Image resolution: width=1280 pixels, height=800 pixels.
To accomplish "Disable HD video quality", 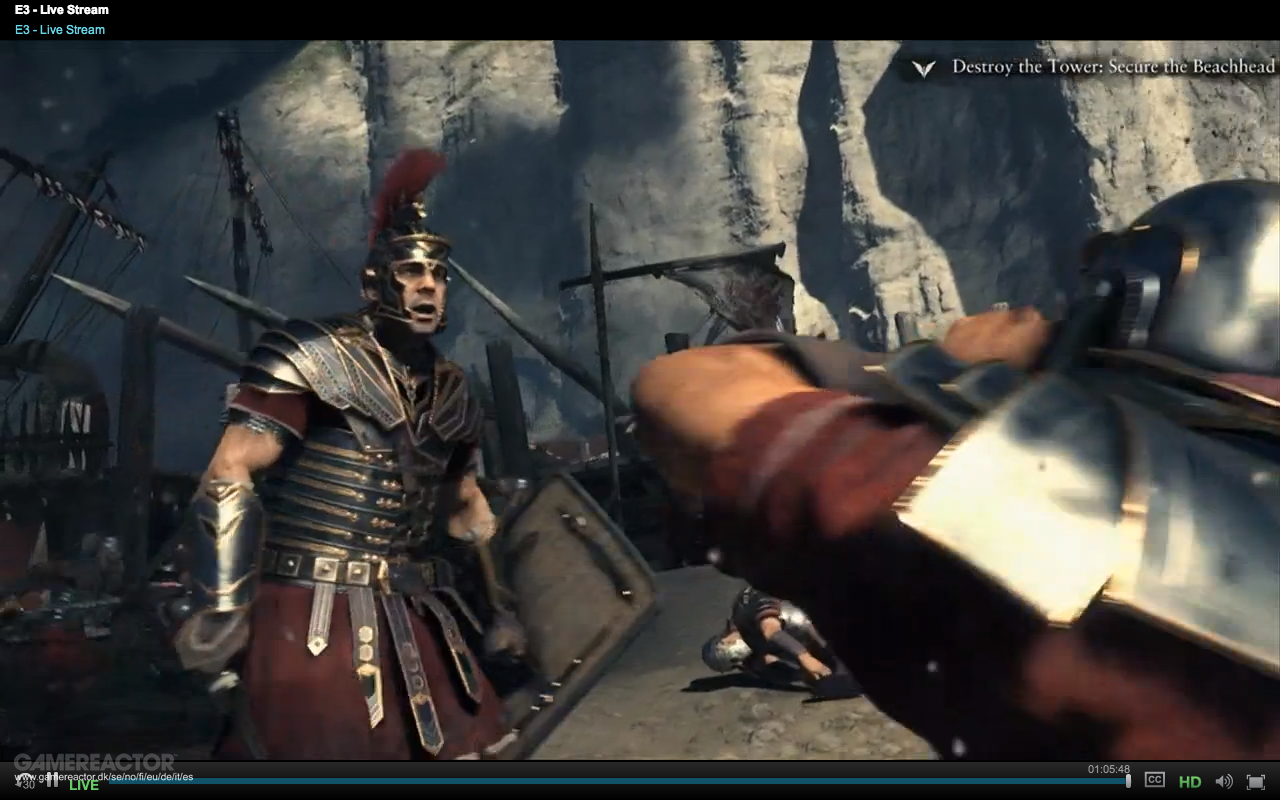I will click(x=1190, y=781).
